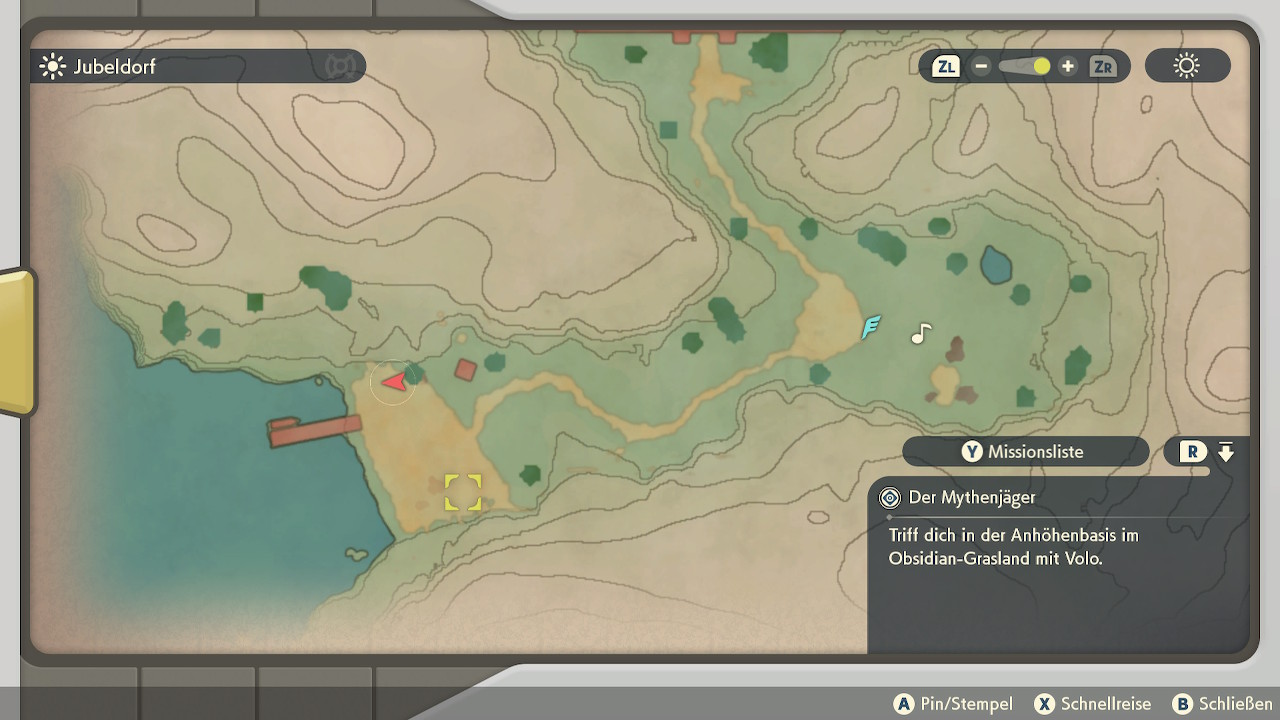The width and height of the screenshot is (1280, 720).
Task: Zoom in the map with the plus button
Action: point(1068,67)
